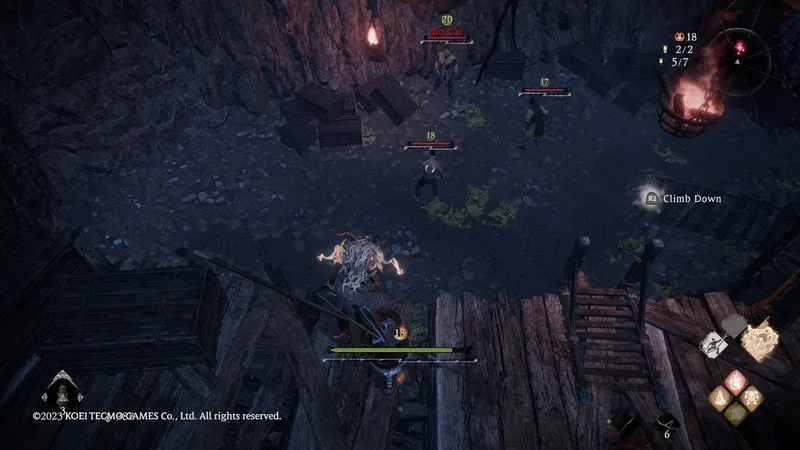The height and width of the screenshot is (450, 800).
Task: Activate the yellow-green spell diamond
Action: click(735, 413)
